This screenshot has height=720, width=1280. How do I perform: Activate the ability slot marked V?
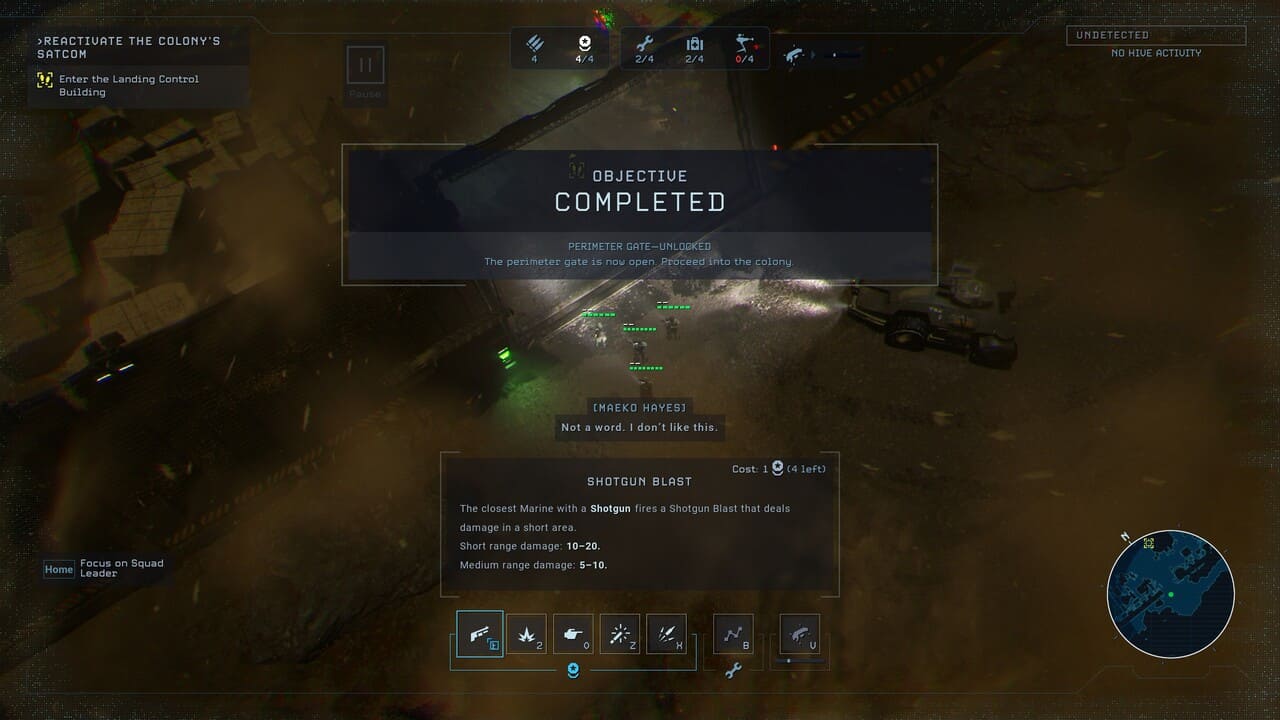[799, 634]
